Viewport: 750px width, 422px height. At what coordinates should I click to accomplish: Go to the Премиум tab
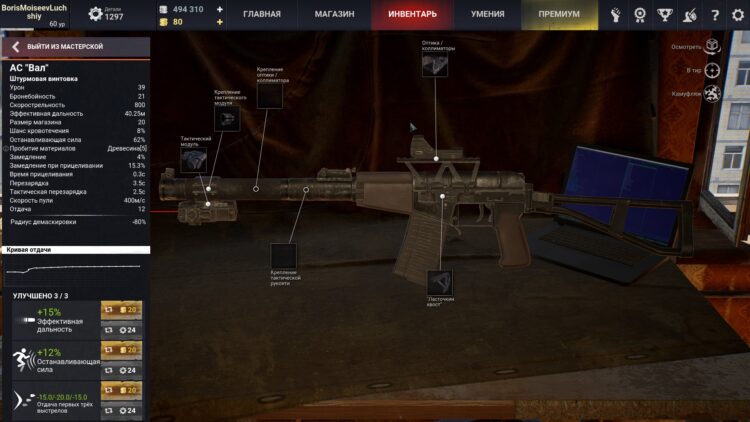(558, 15)
